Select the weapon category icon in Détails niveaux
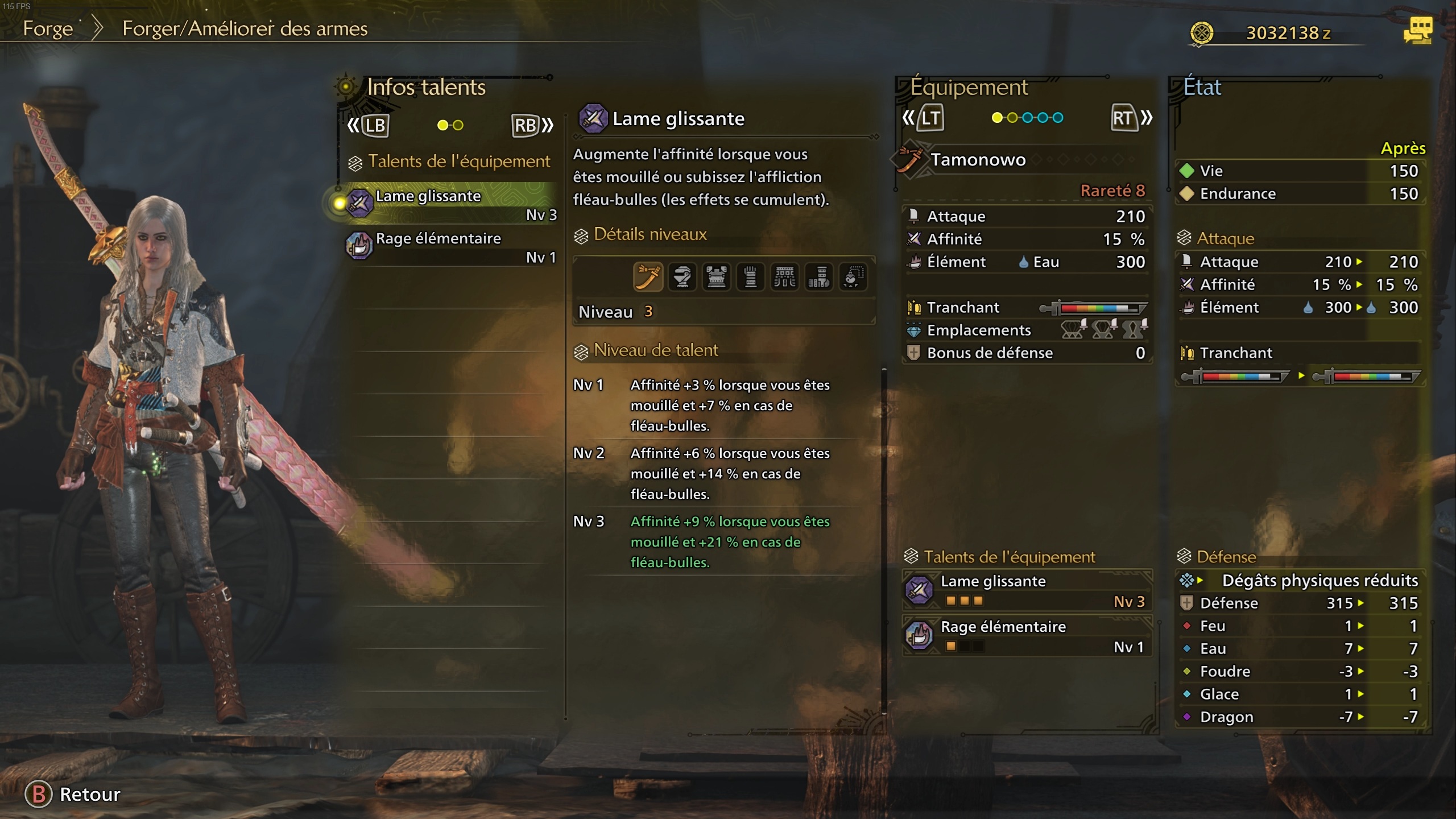 click(x=648, y=277)
